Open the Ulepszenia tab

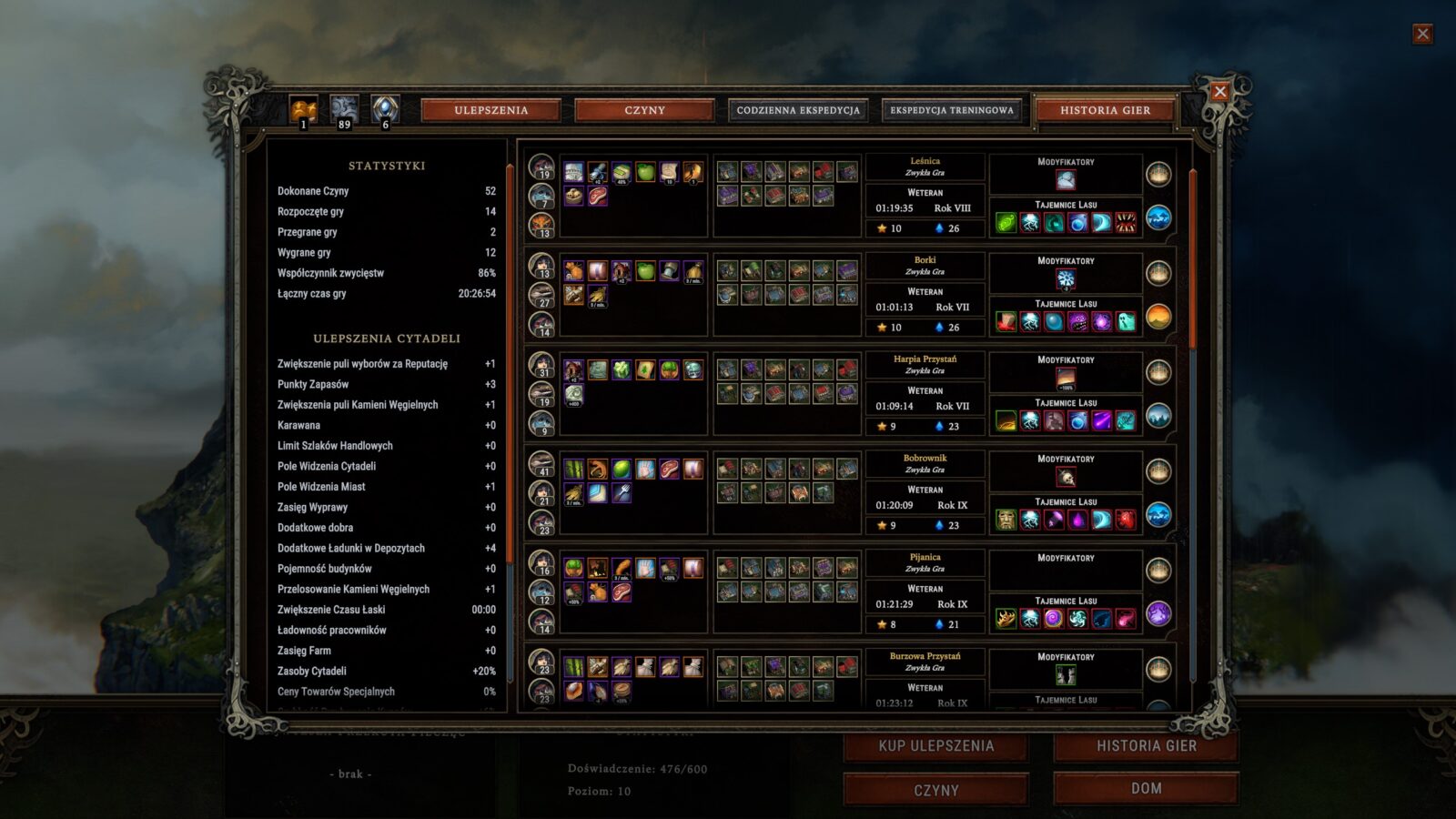pos(490,110)
